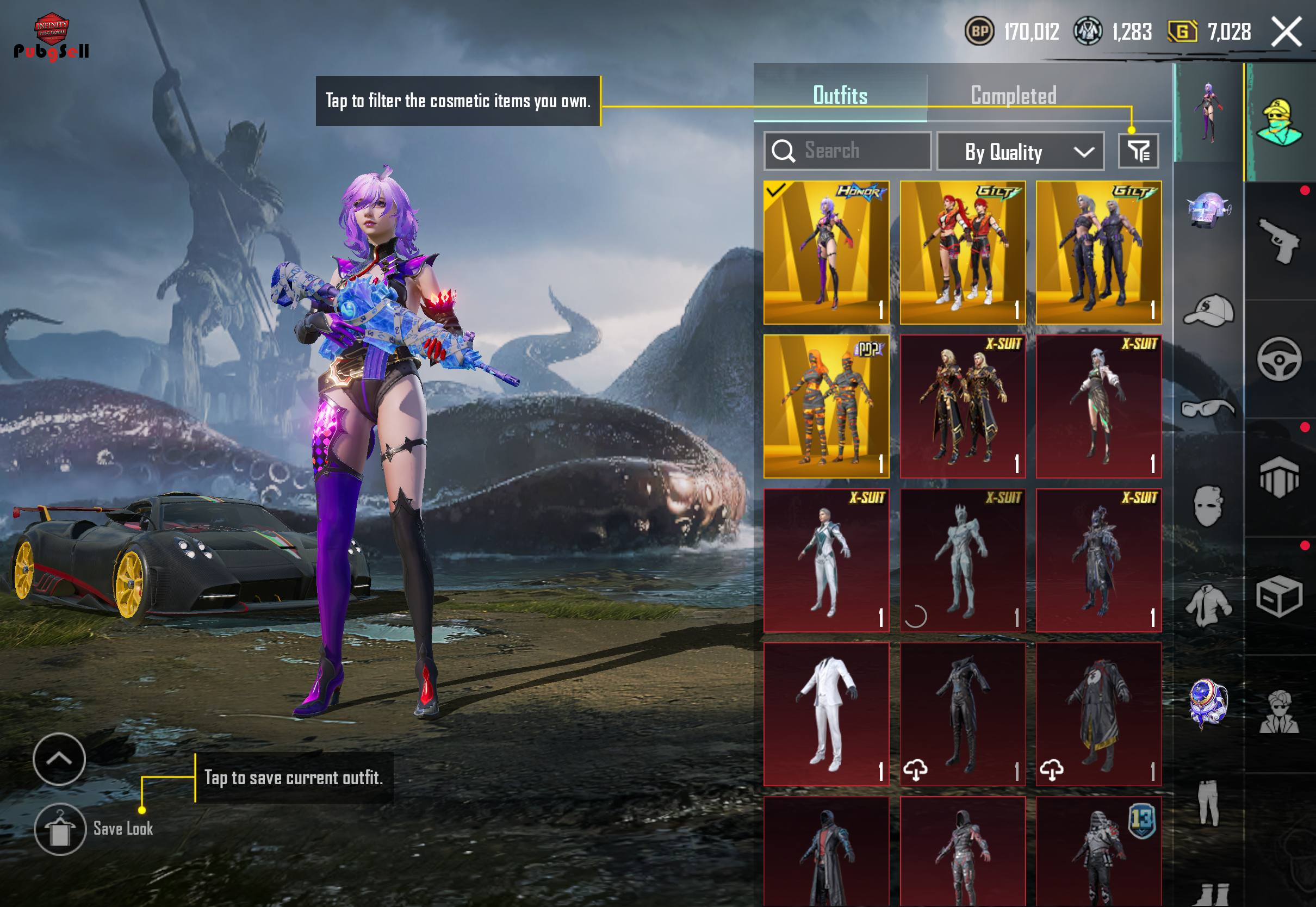The width and height of the screenshot is (1316, 907).
Task: Open the baseball cap category
Action: point(1208,310)
